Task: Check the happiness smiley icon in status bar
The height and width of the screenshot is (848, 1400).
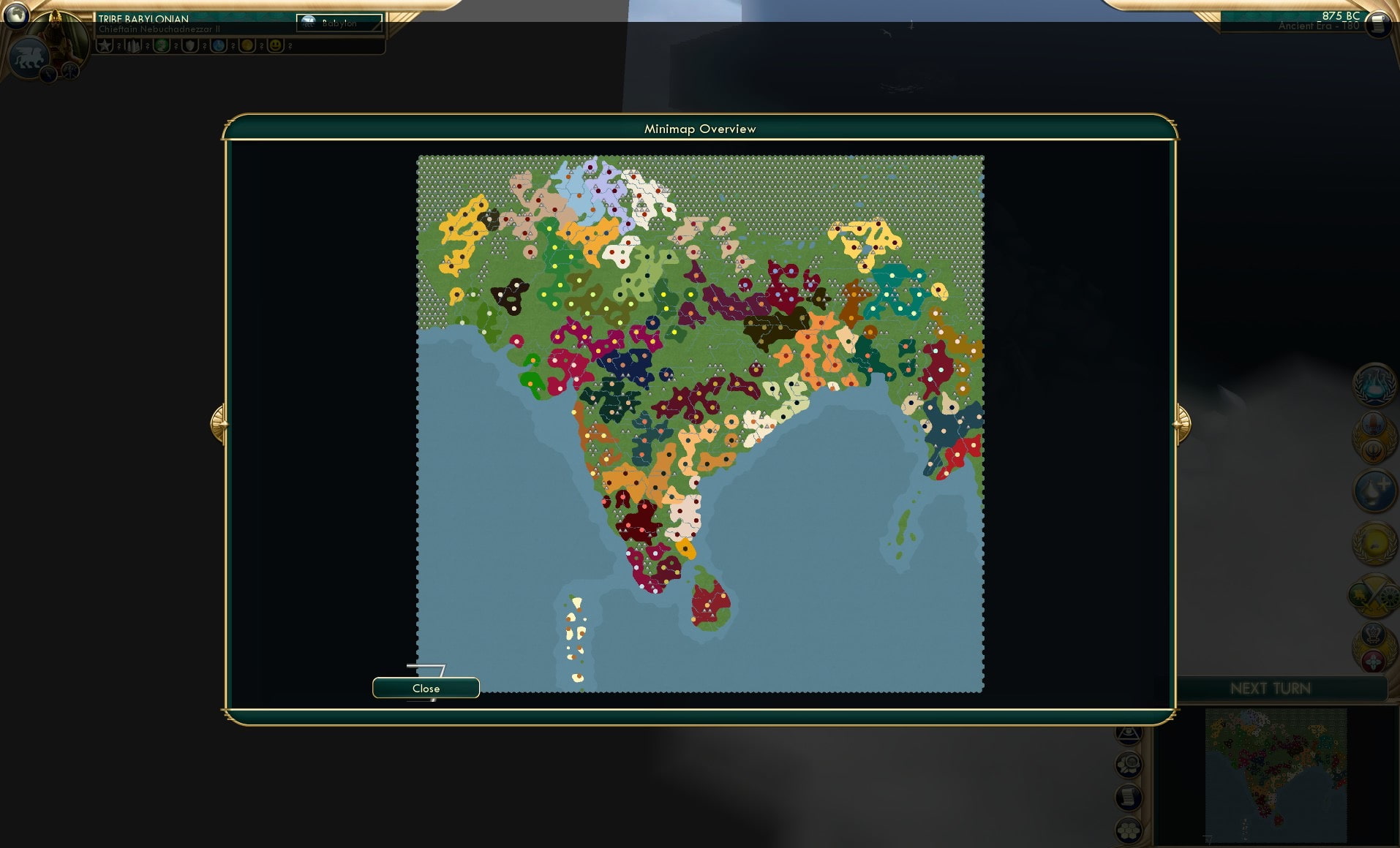Action: coord(276,45)
